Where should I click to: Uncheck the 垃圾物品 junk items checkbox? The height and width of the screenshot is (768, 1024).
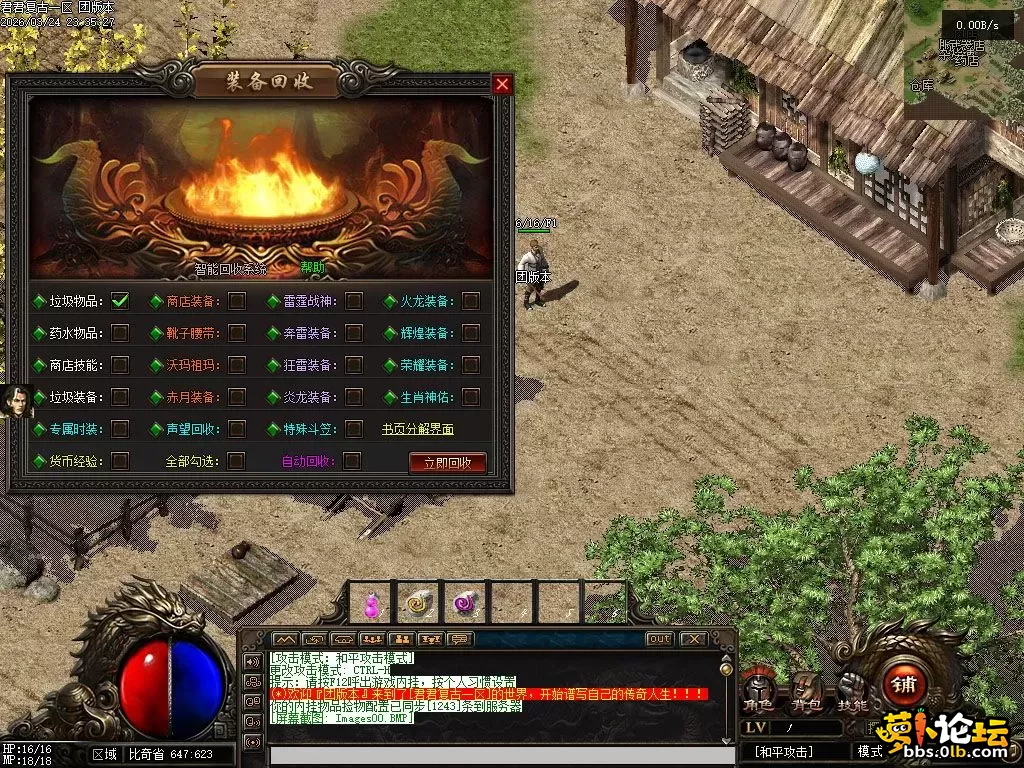coord(120,300)
